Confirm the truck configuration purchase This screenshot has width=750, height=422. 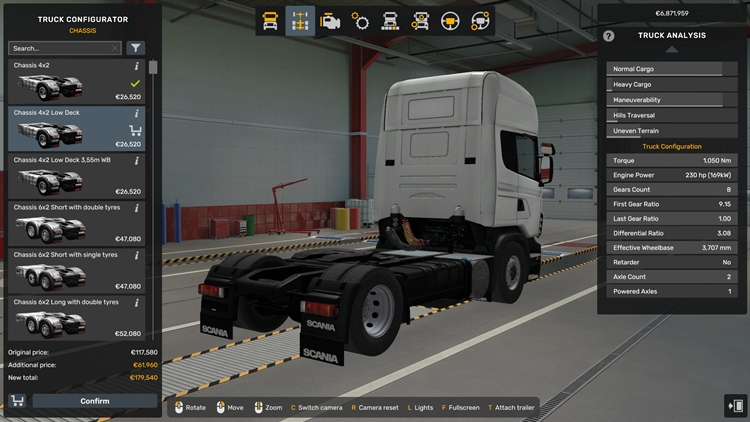94,401
